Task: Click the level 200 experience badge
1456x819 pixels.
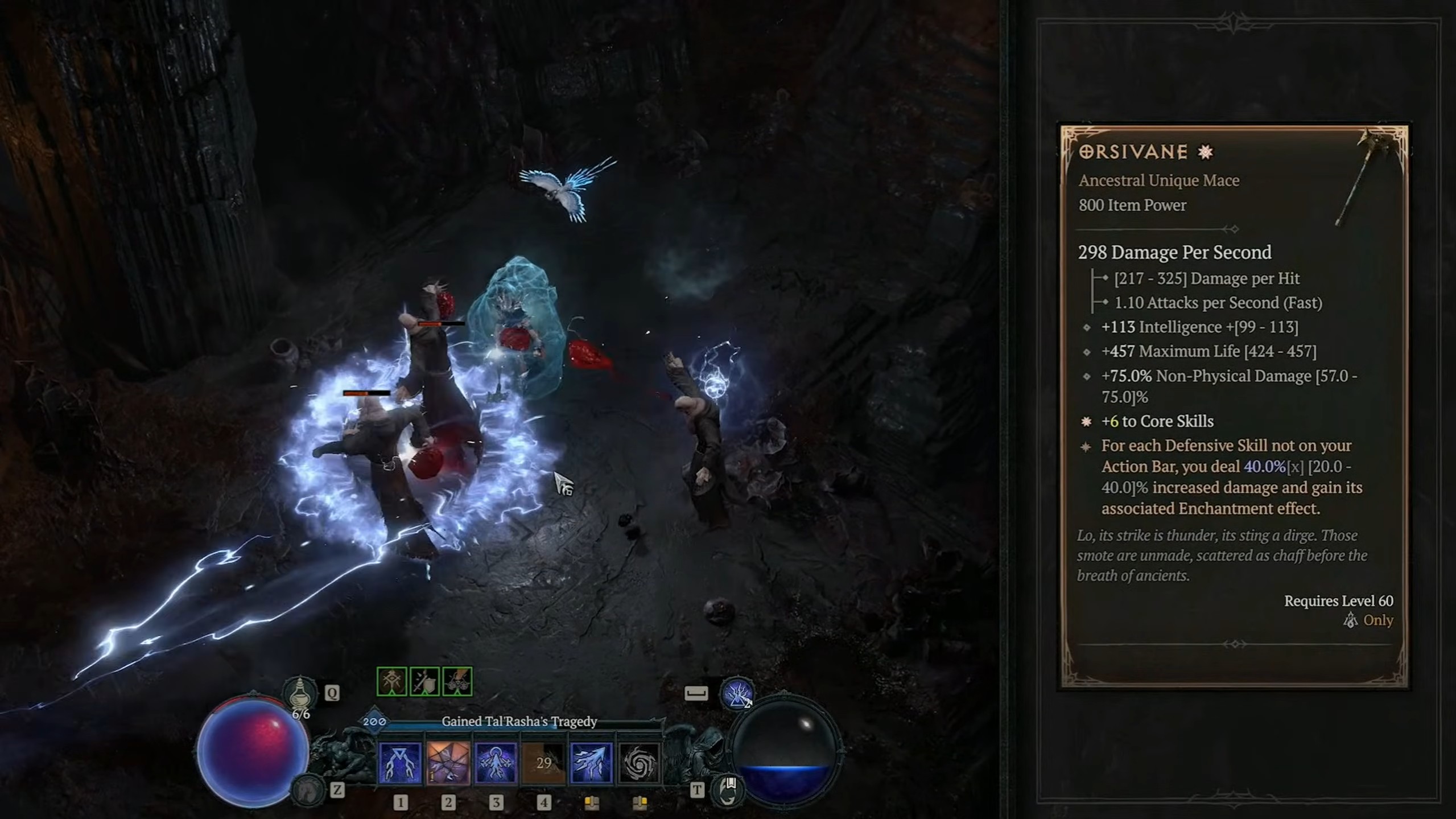Action: pos(374,722)
